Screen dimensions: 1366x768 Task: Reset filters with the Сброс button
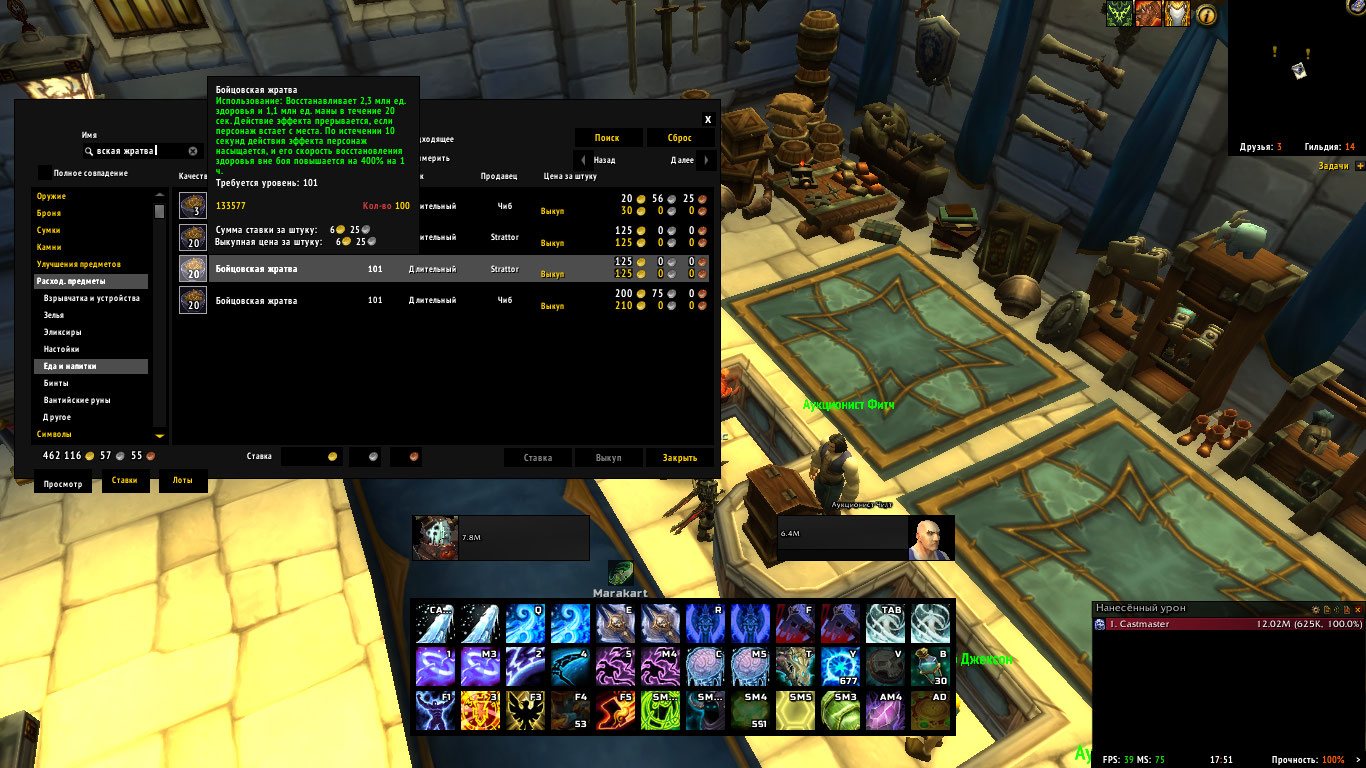tap(680, 138)
